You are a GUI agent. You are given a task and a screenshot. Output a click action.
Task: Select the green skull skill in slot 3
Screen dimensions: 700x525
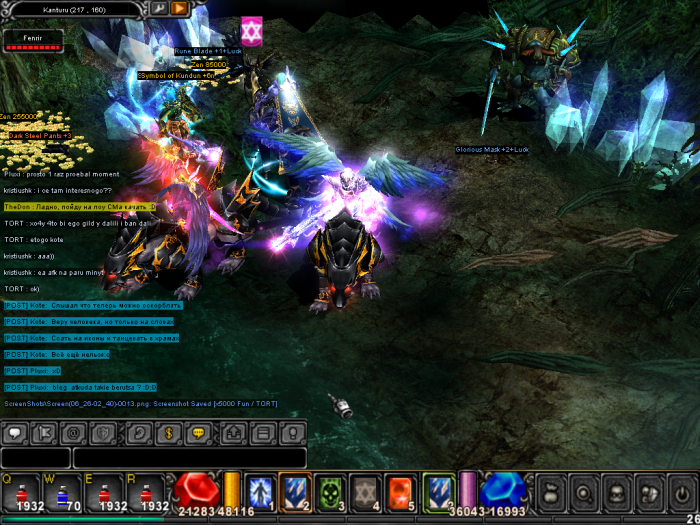330,490
